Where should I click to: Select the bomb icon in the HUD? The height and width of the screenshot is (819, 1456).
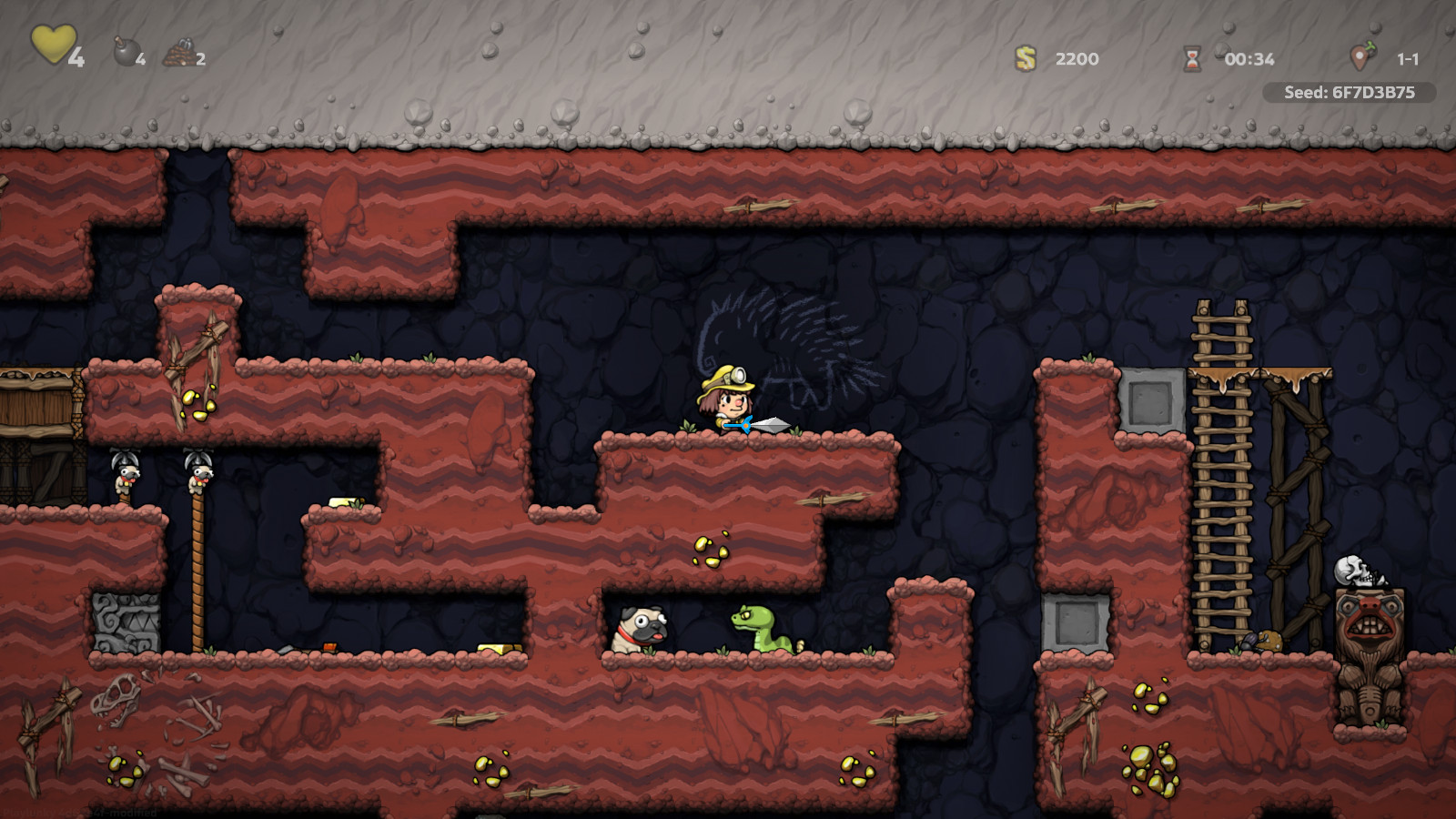point(127,52)
